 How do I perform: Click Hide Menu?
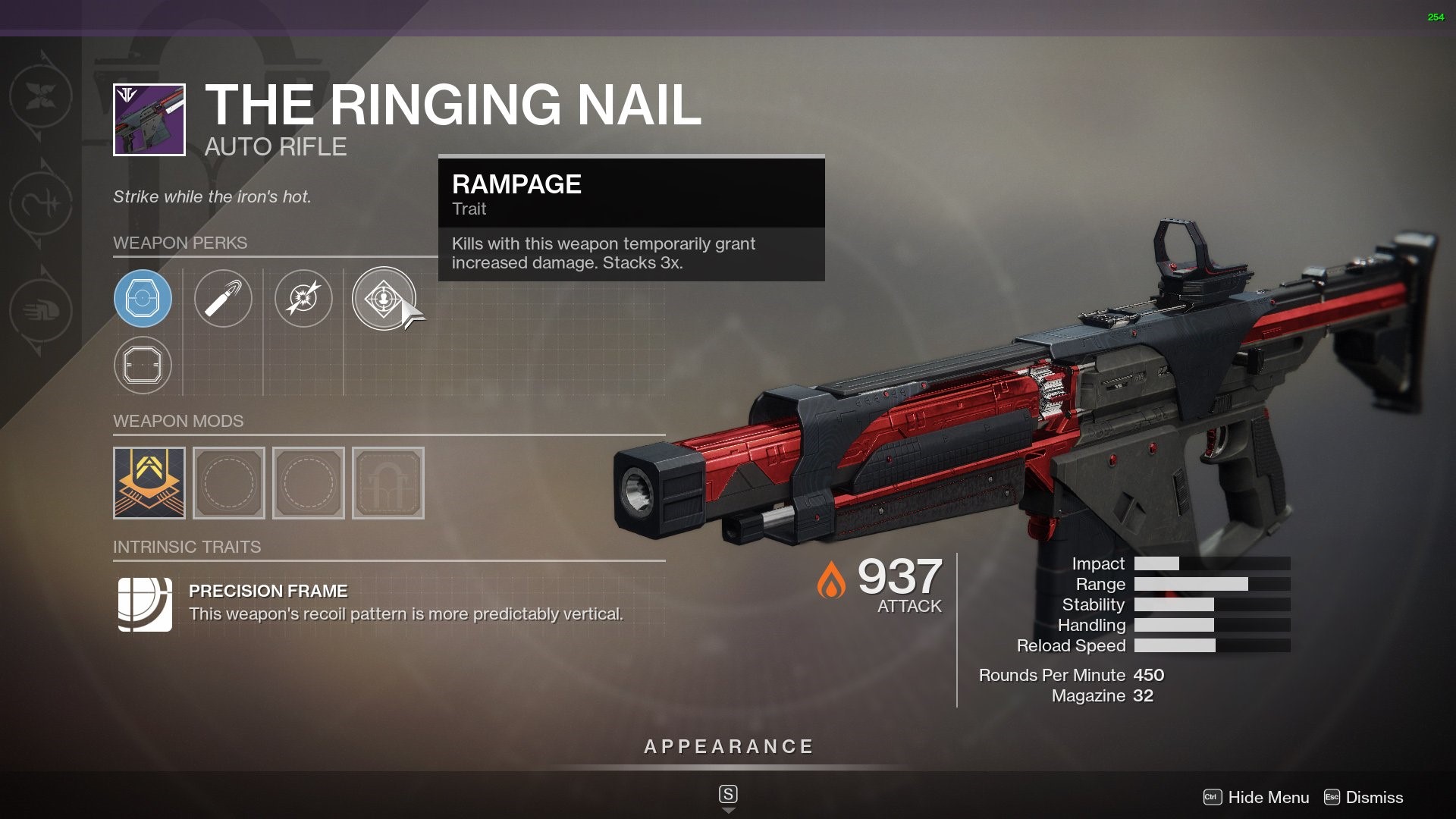1271,797
